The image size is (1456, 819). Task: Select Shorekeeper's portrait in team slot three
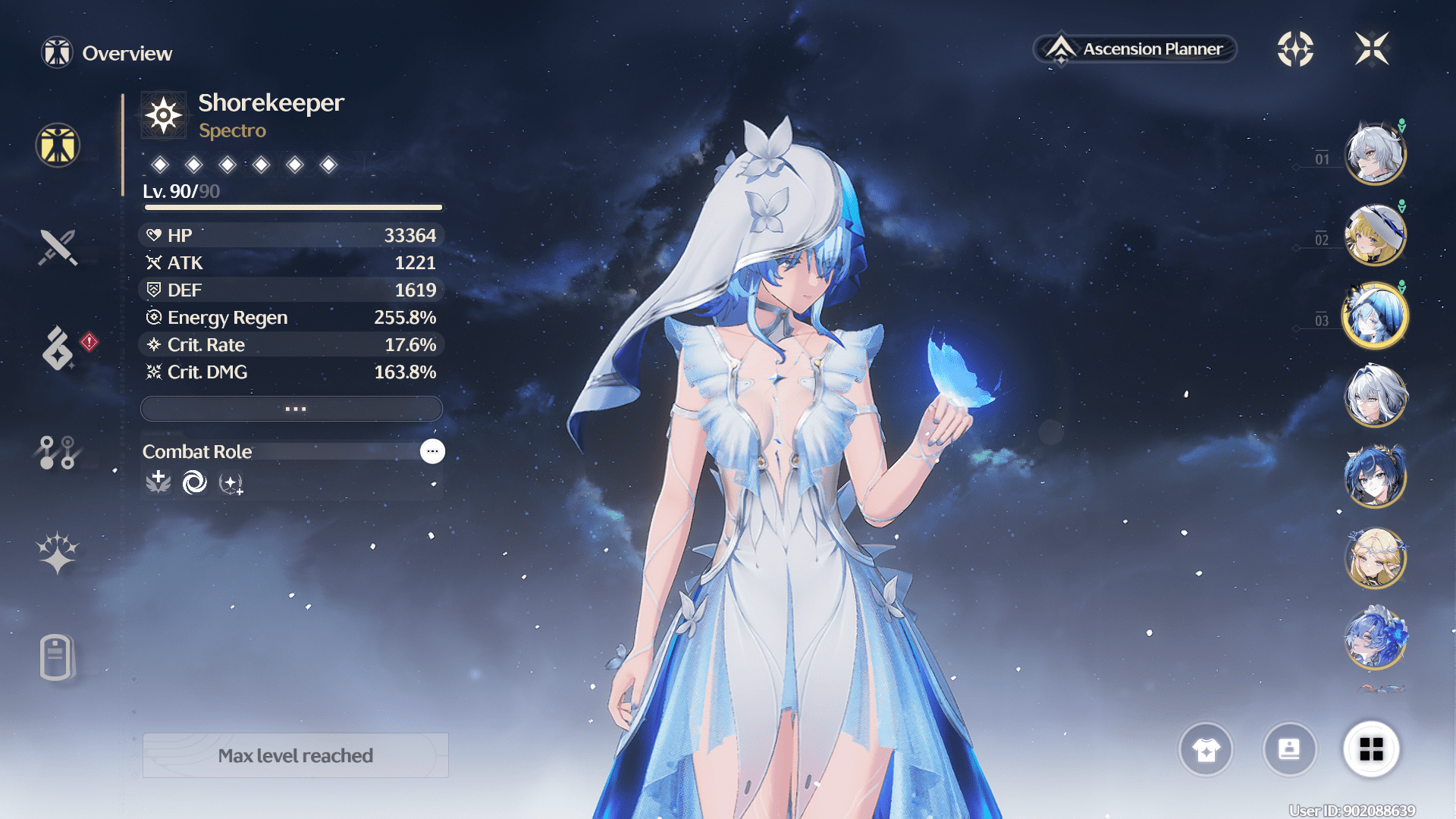(x=1375, y=315)
